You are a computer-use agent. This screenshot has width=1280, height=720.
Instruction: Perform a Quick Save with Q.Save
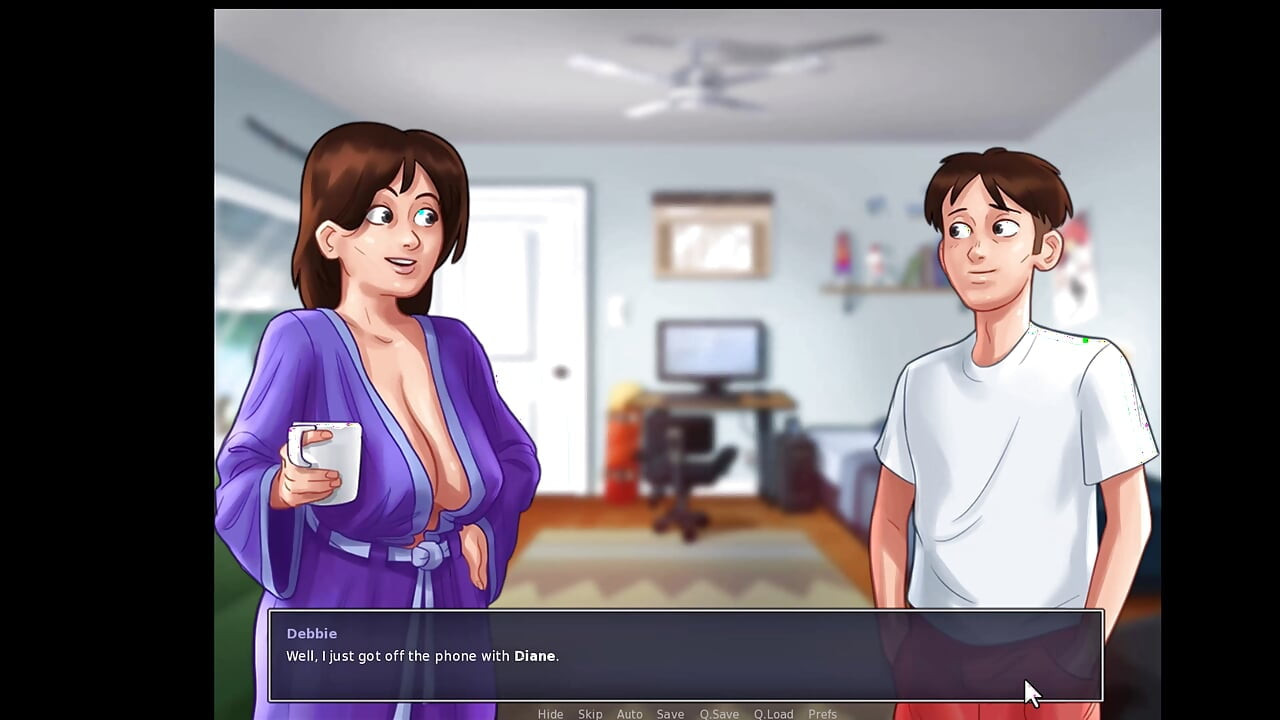719,714
